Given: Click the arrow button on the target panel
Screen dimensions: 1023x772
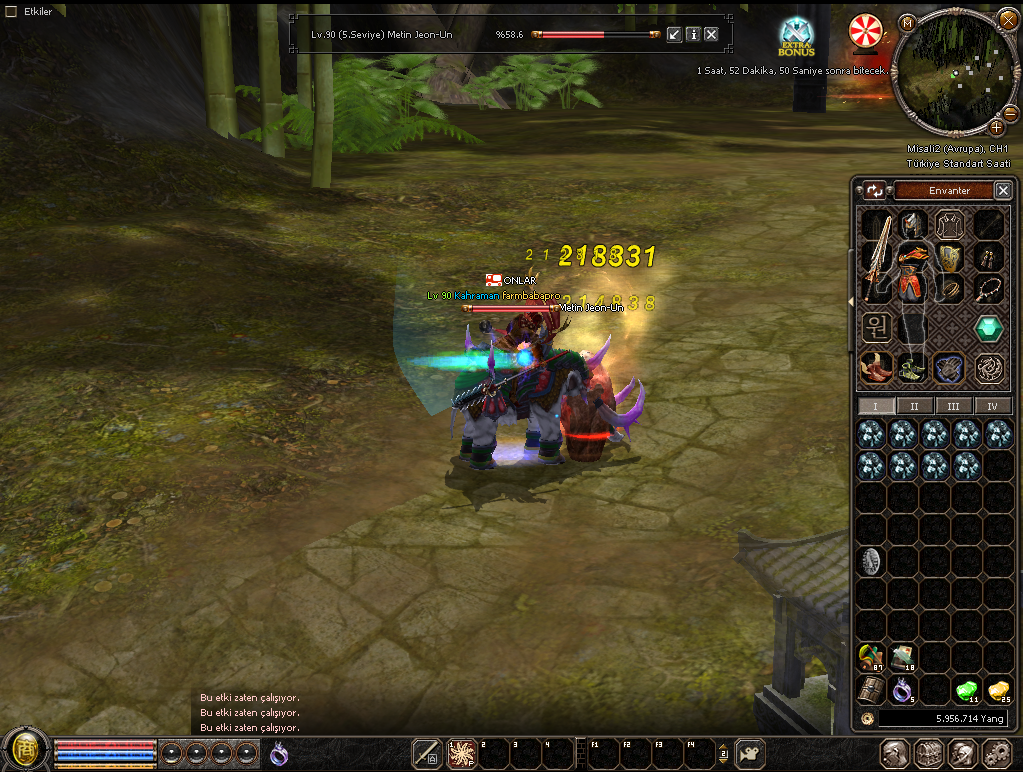Looking at the screenshot, I should [x=674, y=34].
